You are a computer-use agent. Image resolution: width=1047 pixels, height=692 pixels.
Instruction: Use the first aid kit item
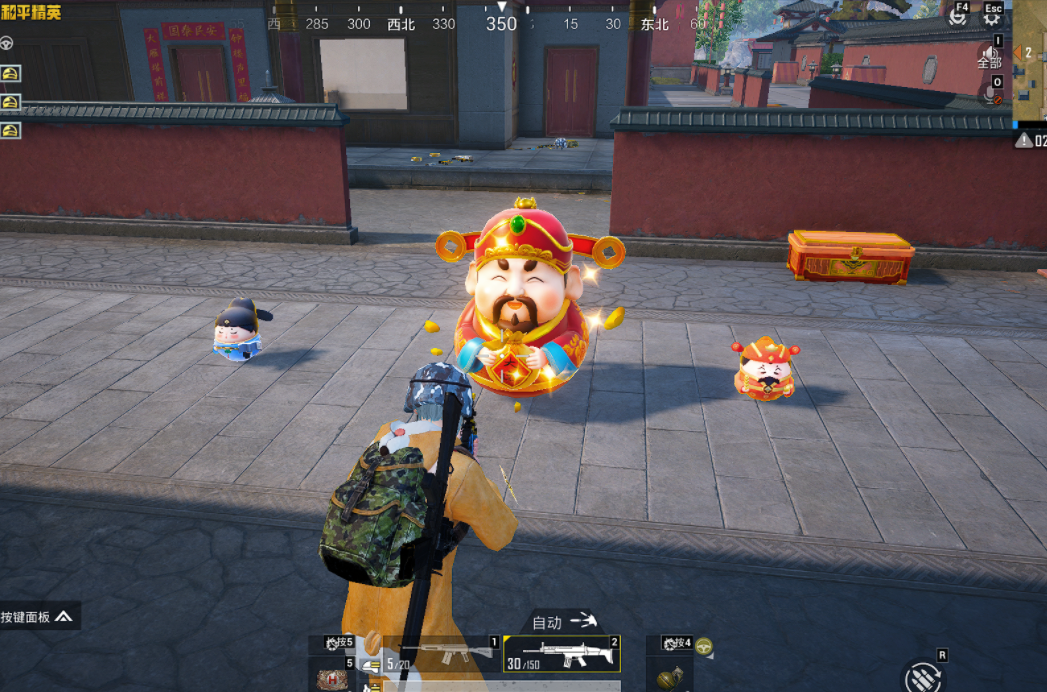coord(333,678)
